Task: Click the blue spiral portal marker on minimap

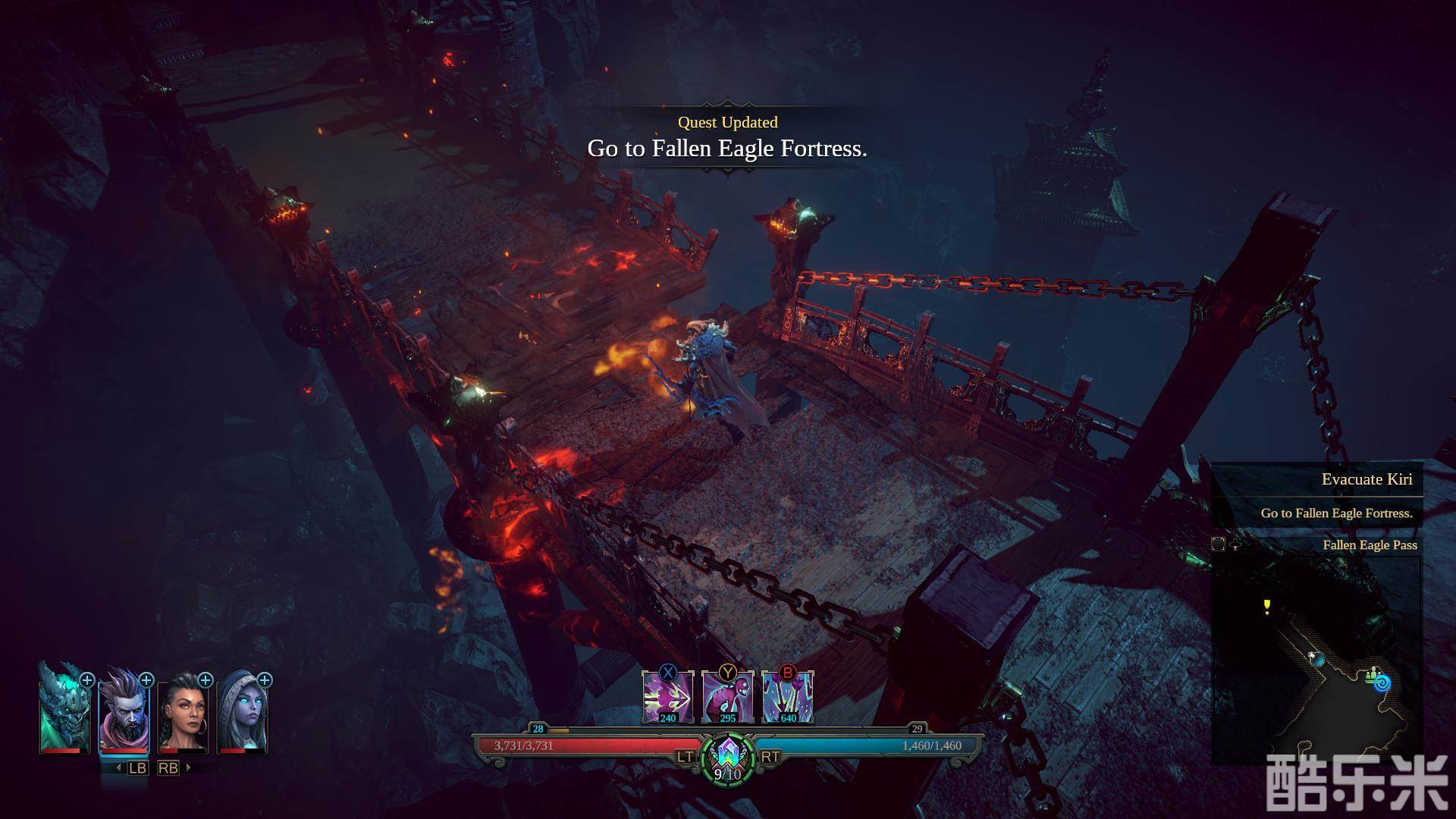Action: point(1382,683)
